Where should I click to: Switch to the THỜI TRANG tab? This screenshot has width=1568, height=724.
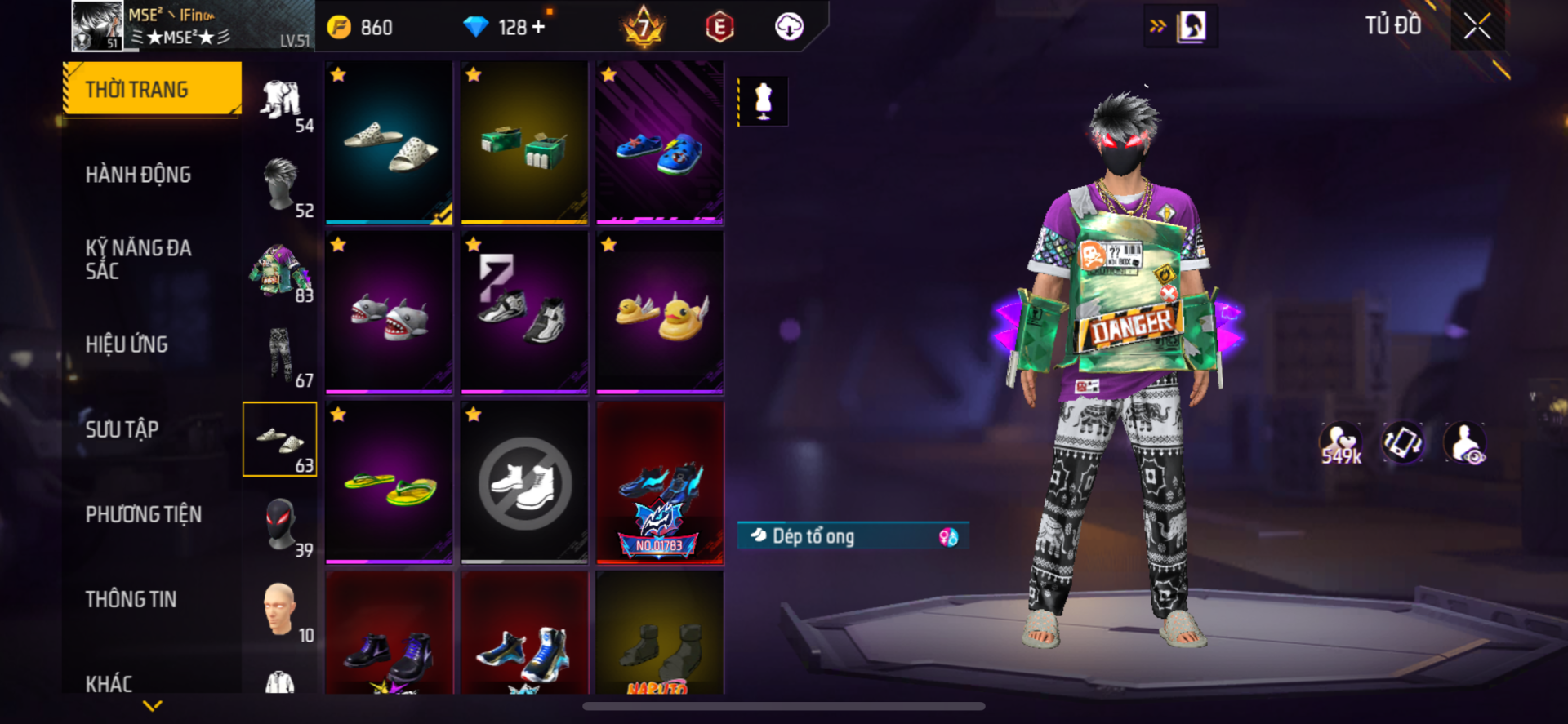[x=153, y=89]
